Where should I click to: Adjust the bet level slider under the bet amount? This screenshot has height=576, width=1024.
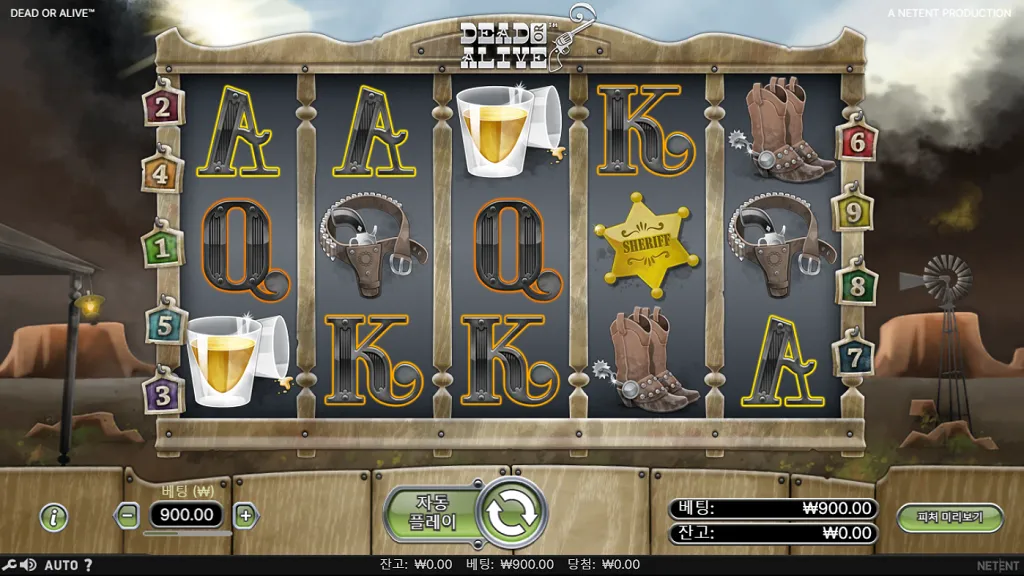pos(187,534)
